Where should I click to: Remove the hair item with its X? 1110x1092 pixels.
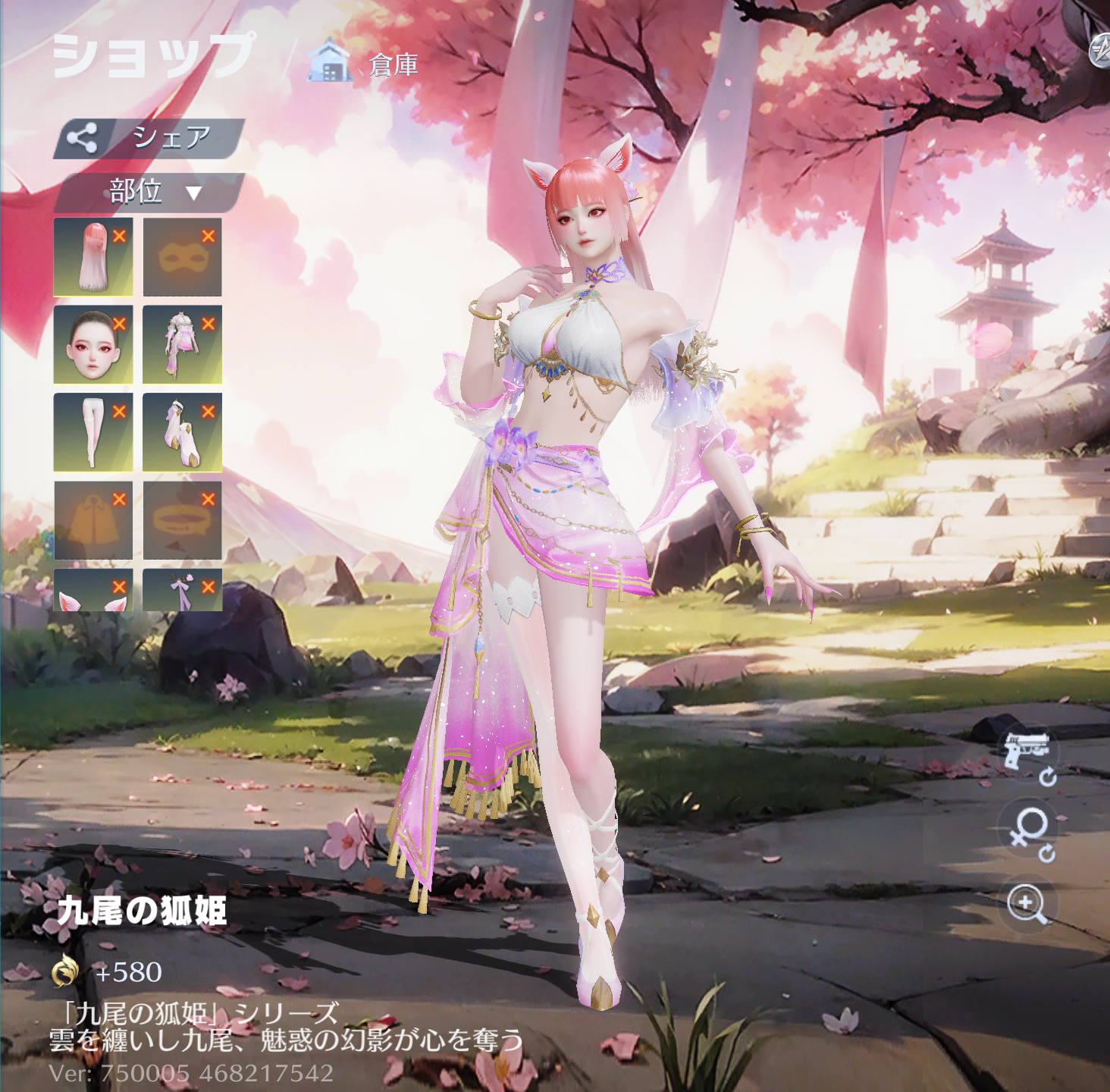click(119, 237)
